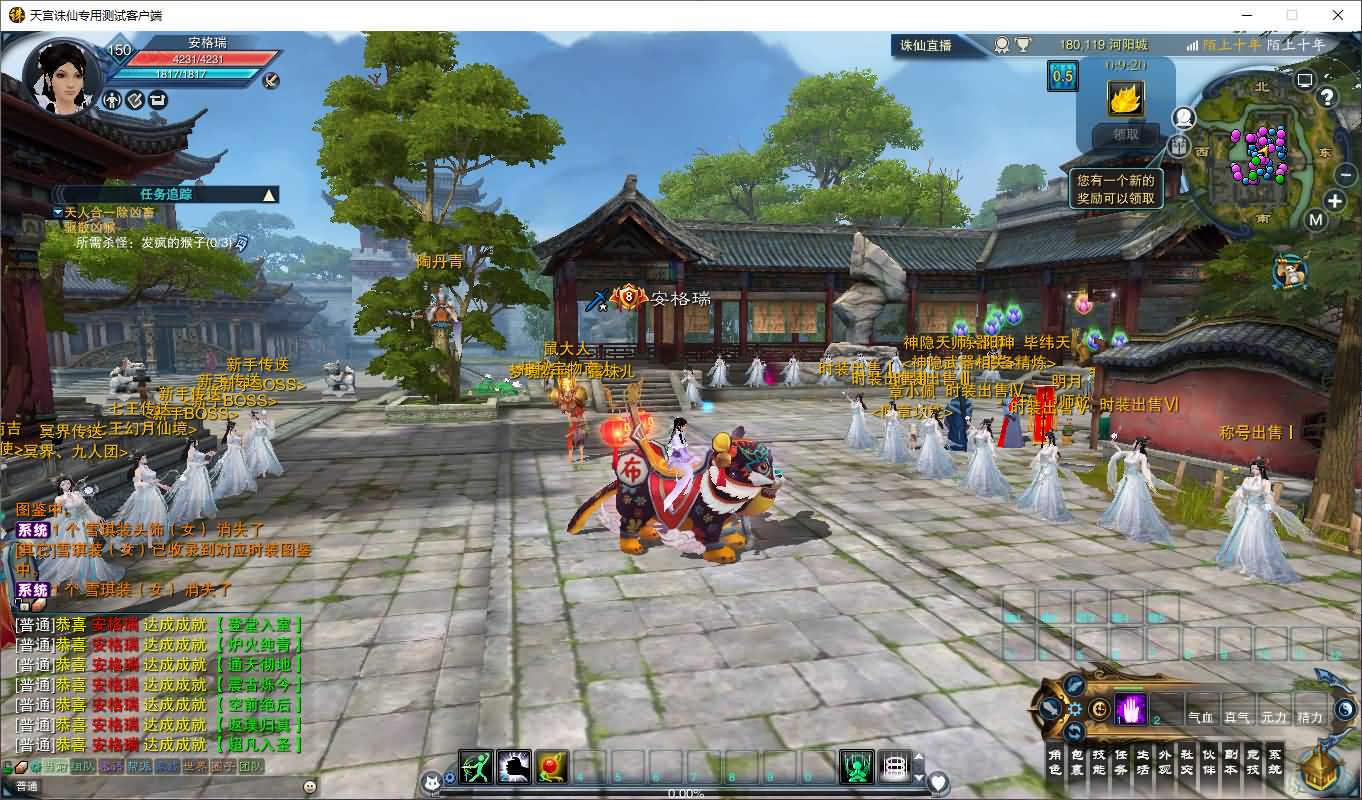Open the full map with M button
This screenshot has width=1362, height=800.
pos(1316,220)
